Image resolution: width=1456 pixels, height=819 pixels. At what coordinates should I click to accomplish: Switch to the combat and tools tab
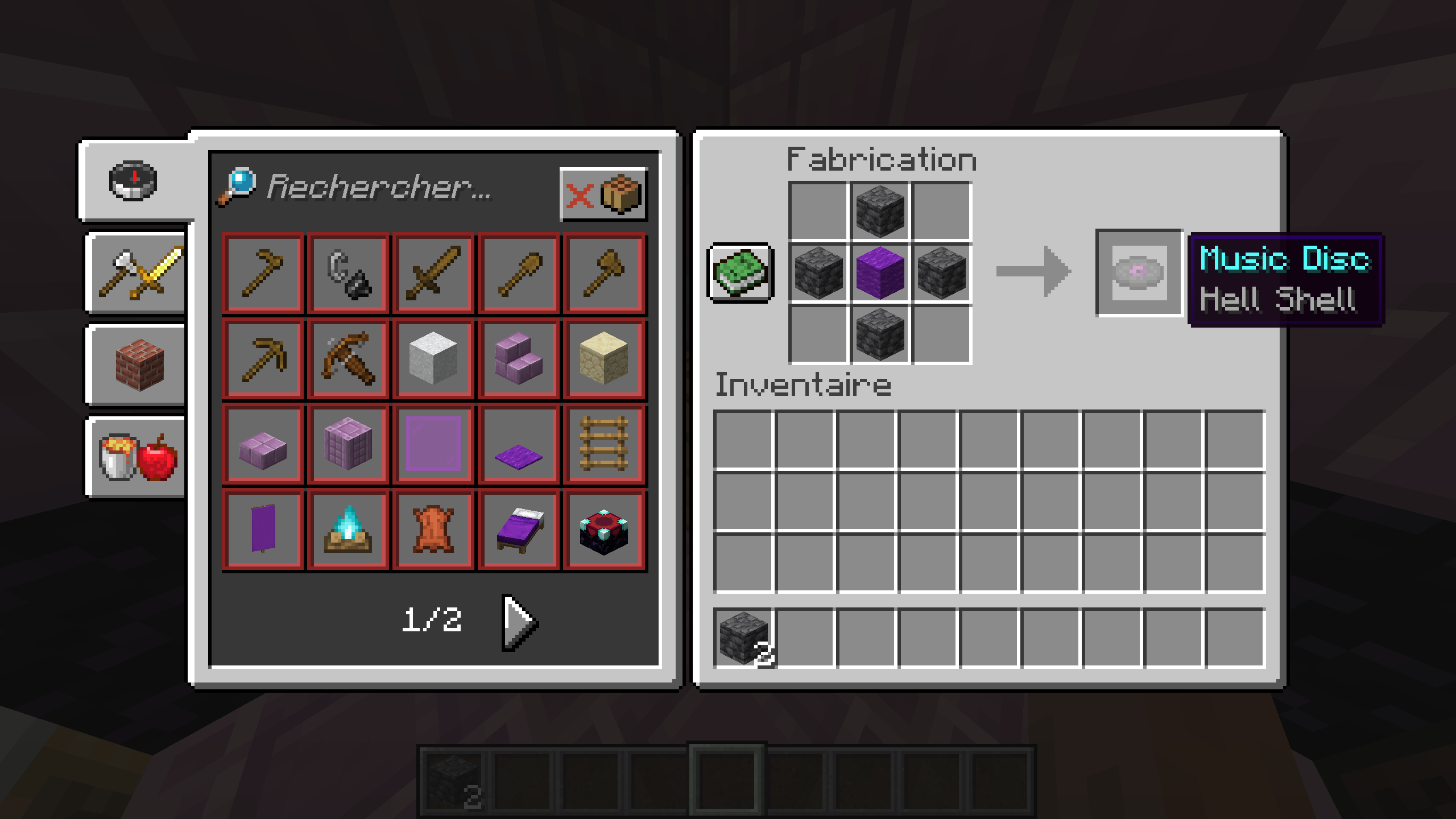pos(135,273)
